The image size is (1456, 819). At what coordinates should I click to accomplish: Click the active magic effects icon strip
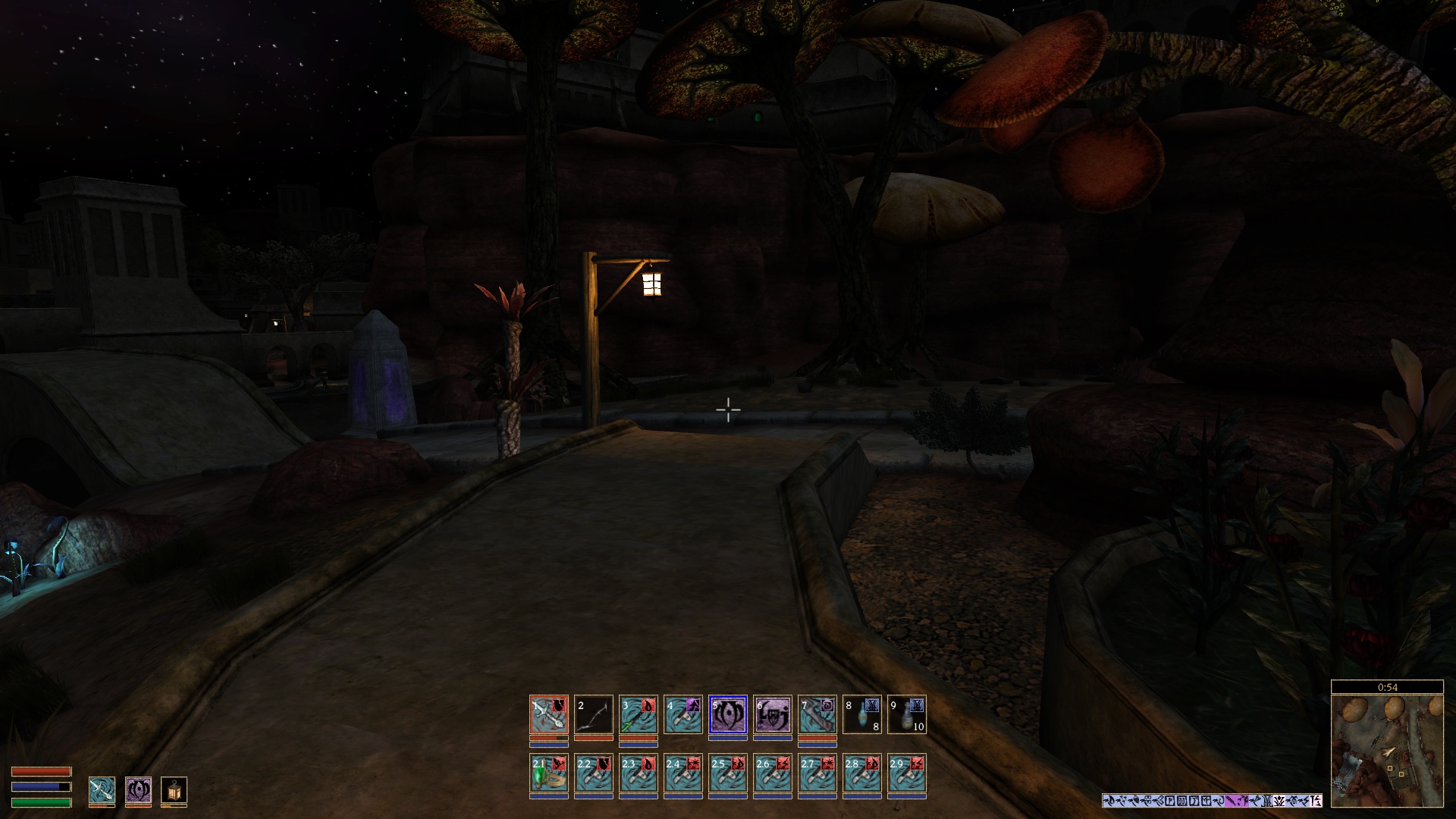1212,801
